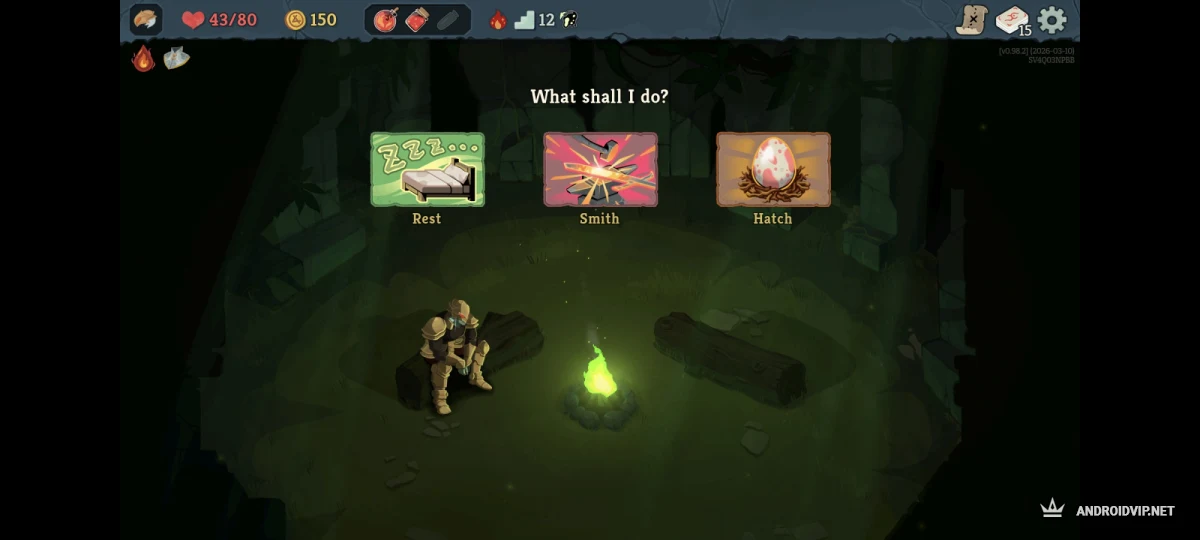Select the square red jar potion

coord(416,20)
